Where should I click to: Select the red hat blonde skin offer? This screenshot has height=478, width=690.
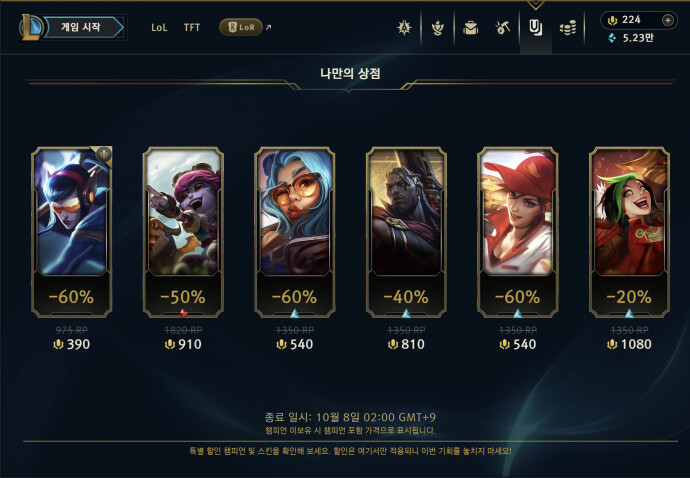coord(518,212)
